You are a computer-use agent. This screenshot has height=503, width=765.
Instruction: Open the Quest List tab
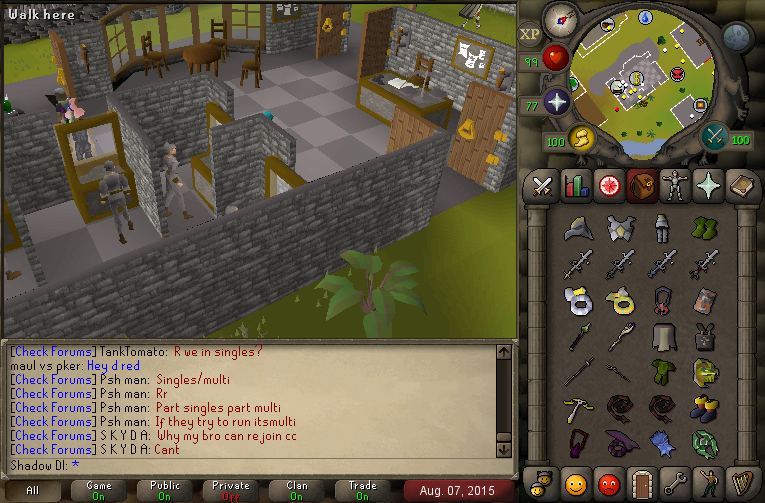pos(607,185)
